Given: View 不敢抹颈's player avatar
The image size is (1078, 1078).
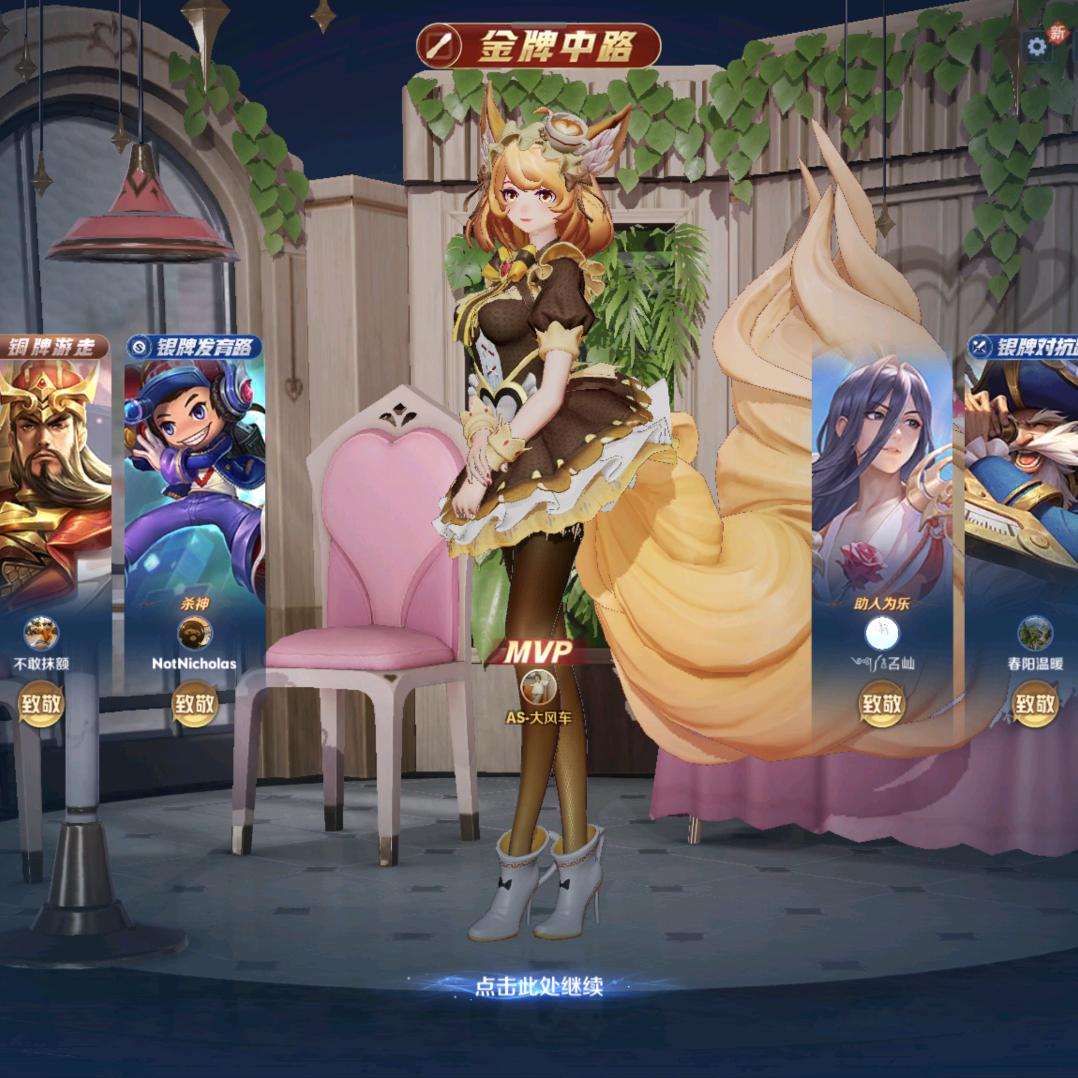Looking at the screenshot, I should point(40,633).
